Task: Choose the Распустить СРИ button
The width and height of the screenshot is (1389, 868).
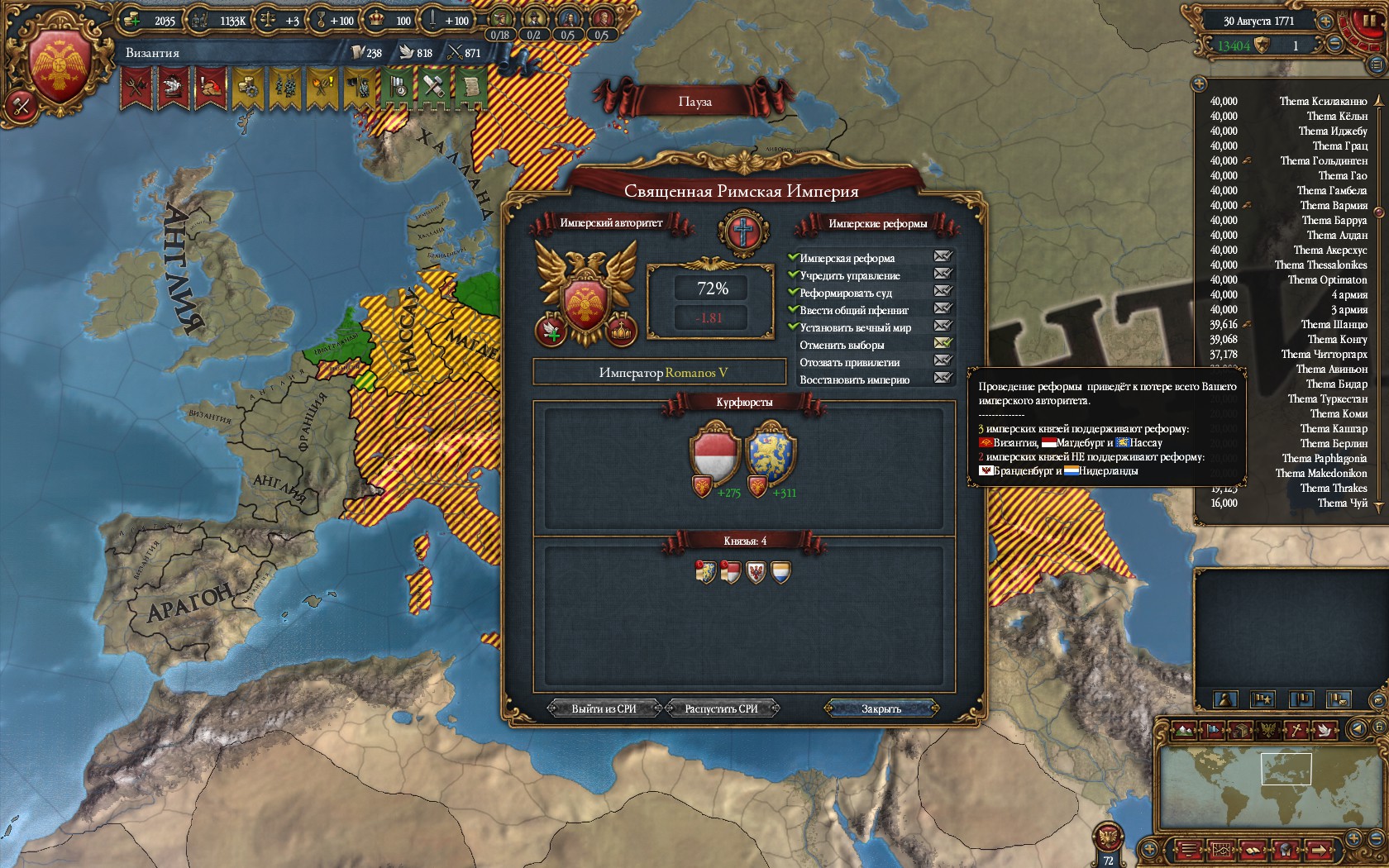Action: (721, 708)
